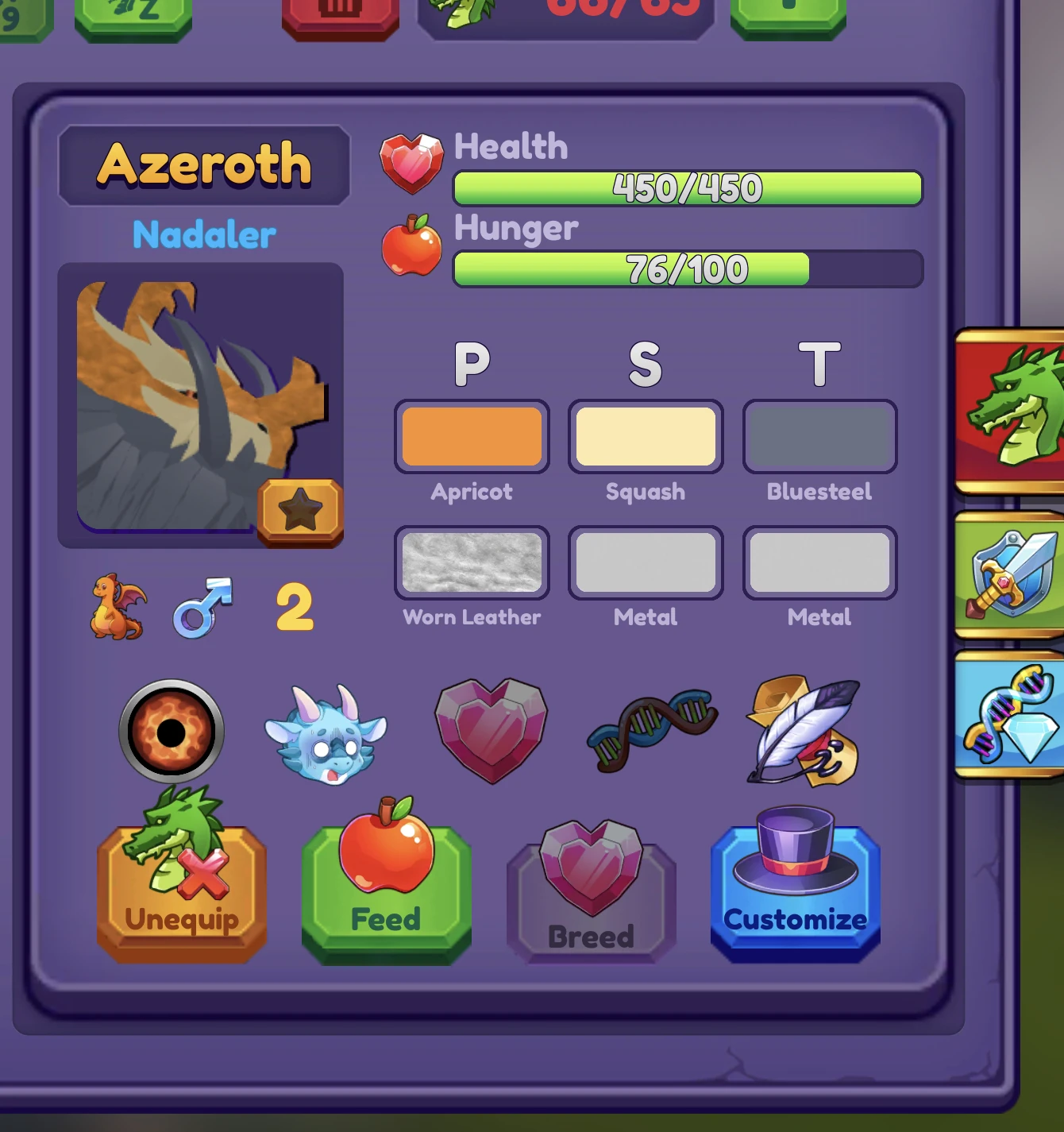
Task: Click the star badge on the portrait
Action: (x=301, y=510)
